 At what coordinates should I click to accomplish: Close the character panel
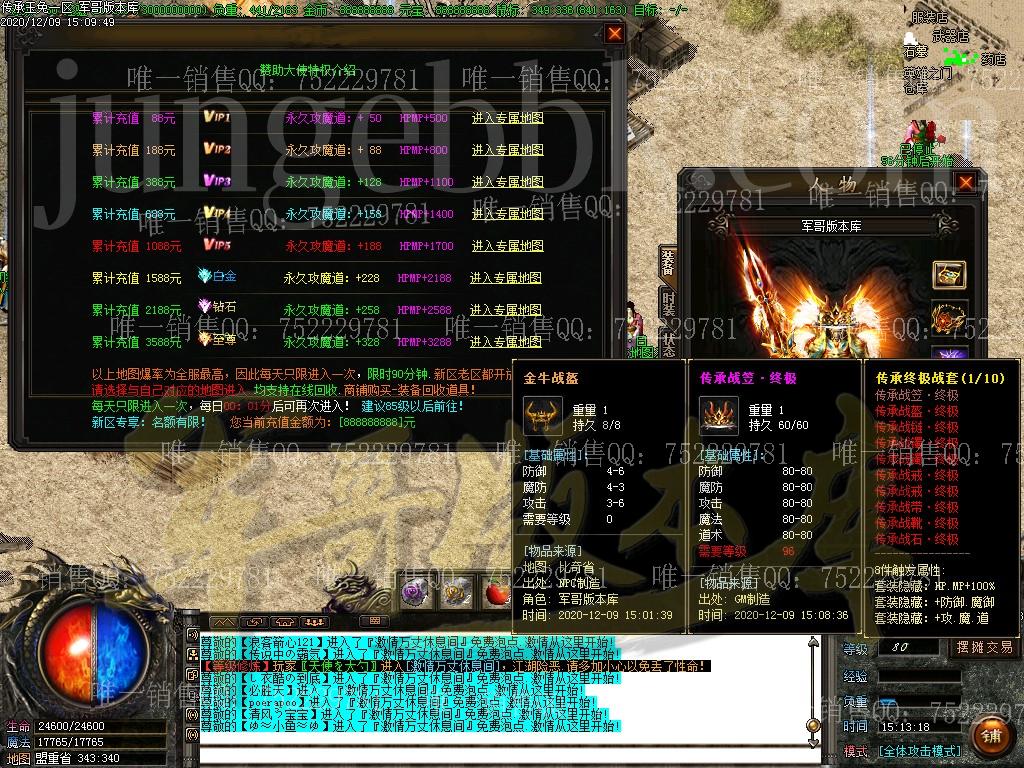(965, 183)
